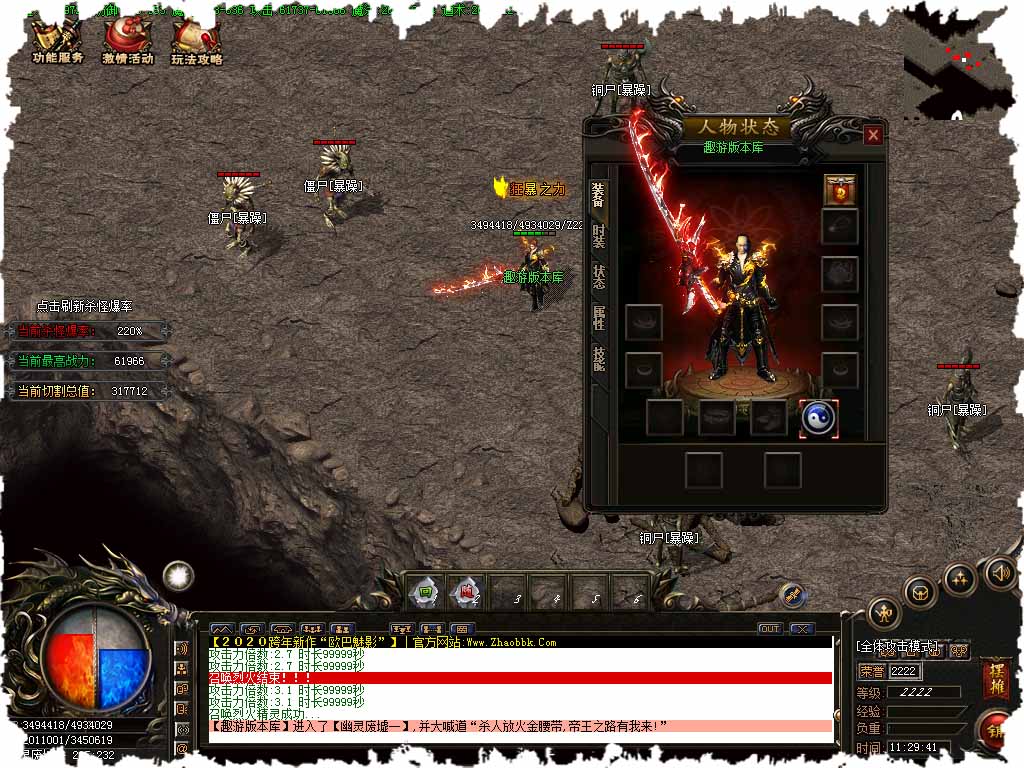Click the OUT button above chat

(769, 629)
